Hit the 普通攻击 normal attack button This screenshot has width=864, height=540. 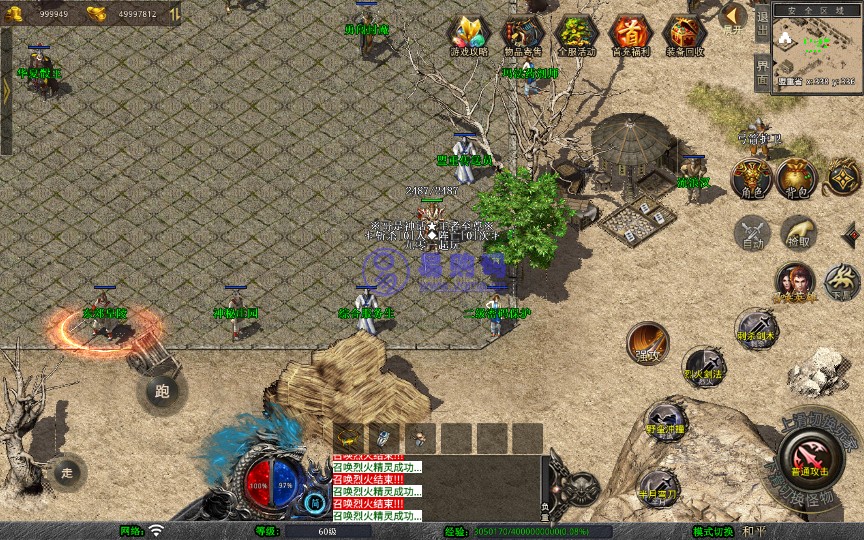[x=811, y=454]
